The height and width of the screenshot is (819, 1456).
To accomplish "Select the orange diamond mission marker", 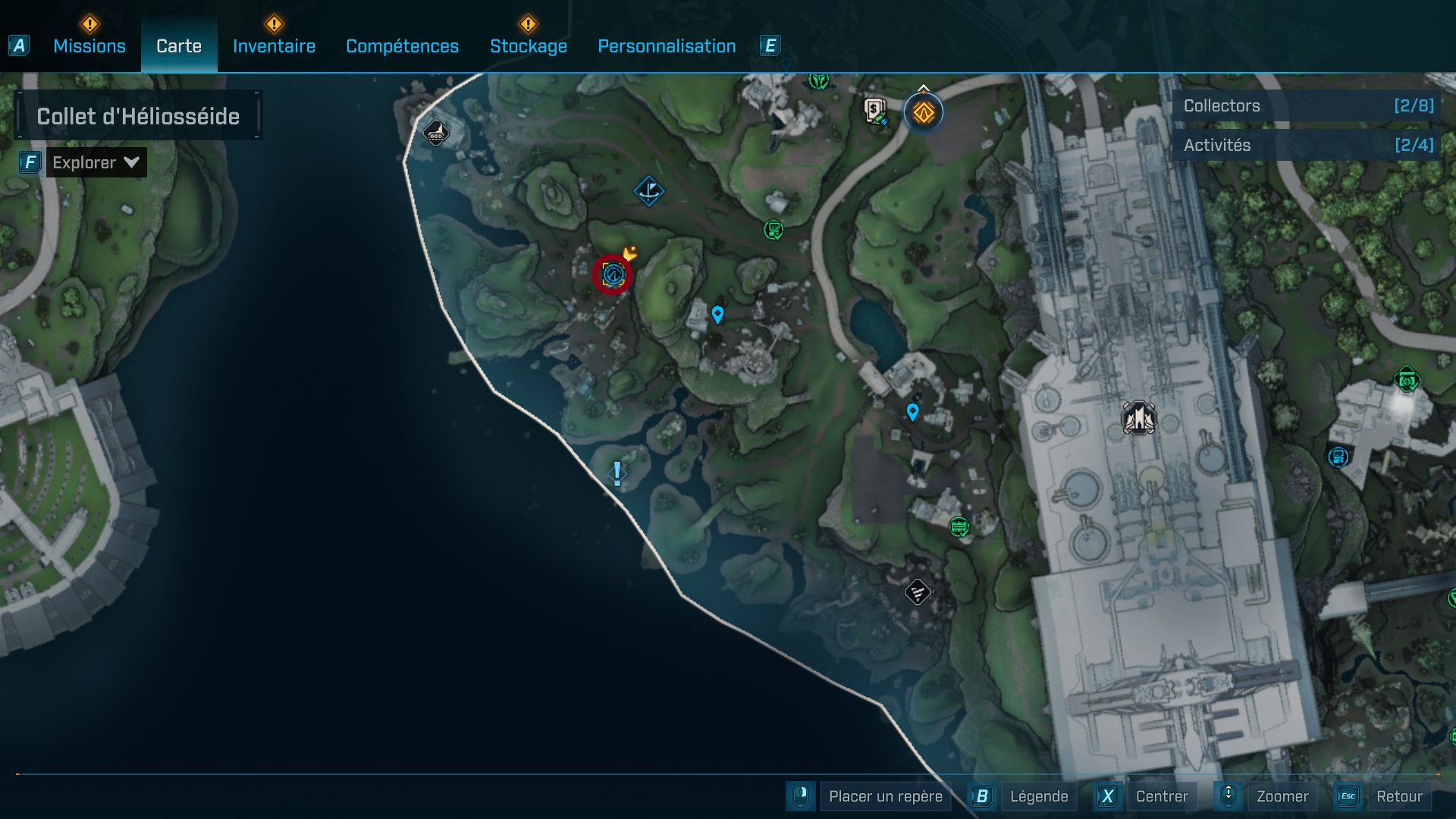I will [x=923, y=113].
